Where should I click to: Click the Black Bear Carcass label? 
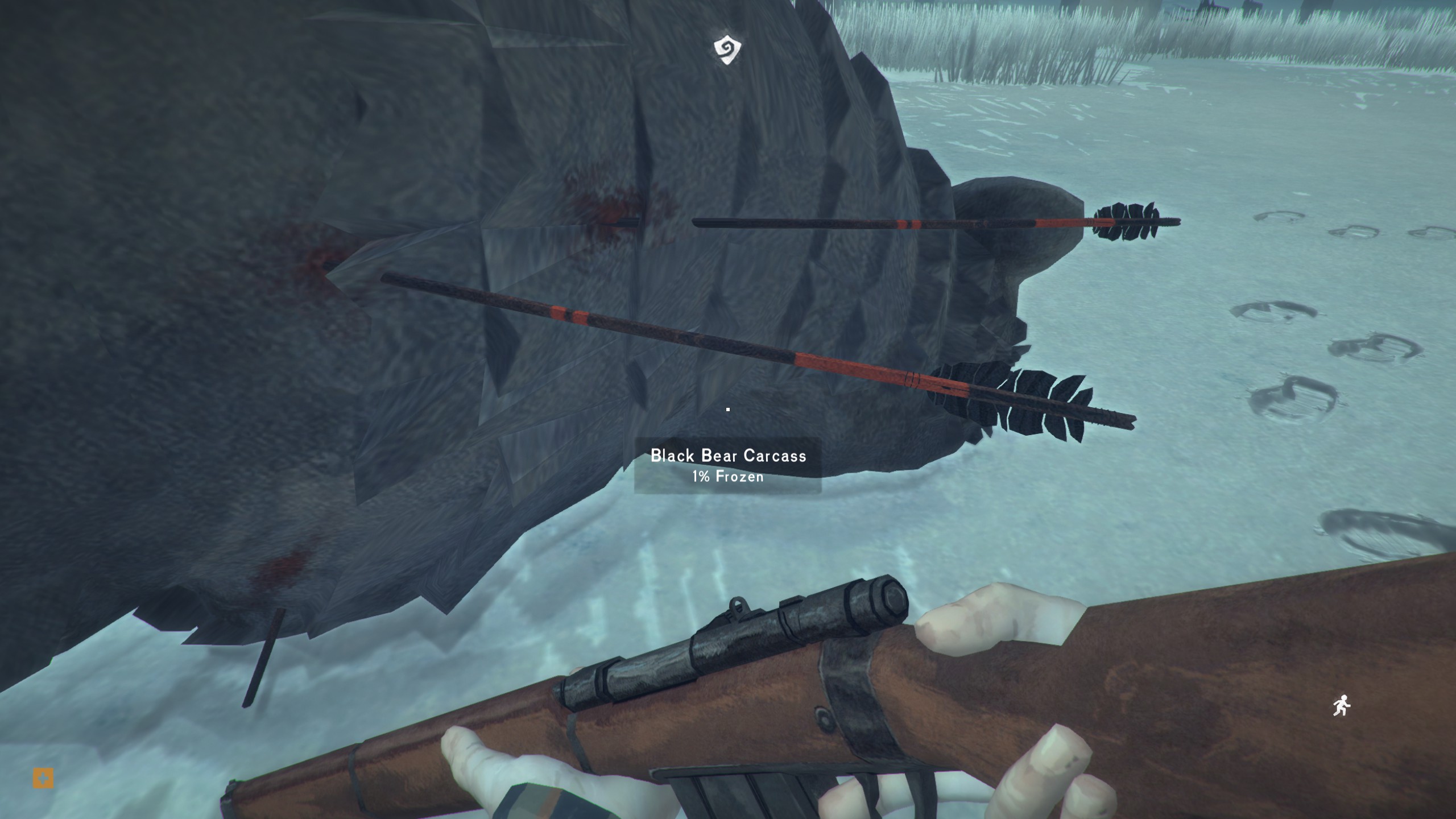click(x=728, y=456)
